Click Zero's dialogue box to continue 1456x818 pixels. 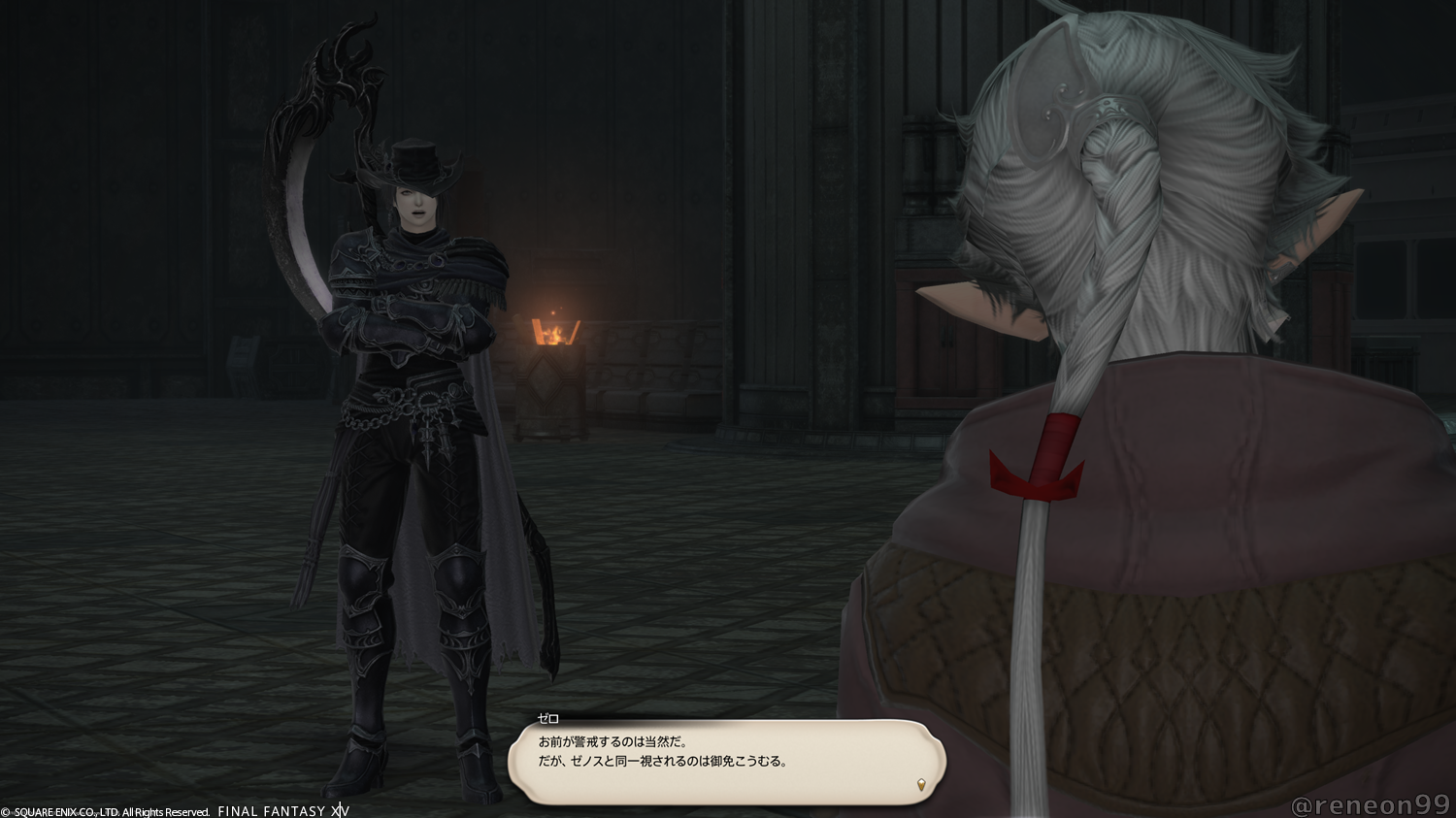[x=726, y=760]
